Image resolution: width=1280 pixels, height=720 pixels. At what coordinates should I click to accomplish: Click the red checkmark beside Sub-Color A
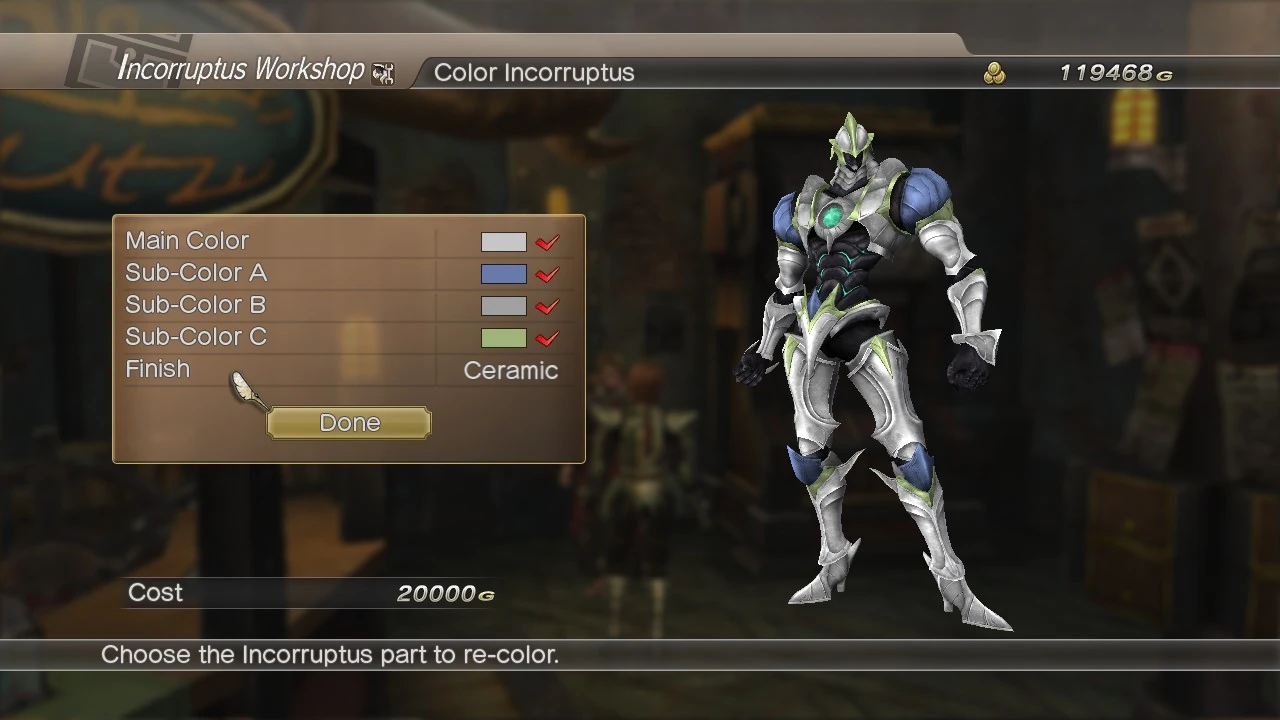click(546, 273)
